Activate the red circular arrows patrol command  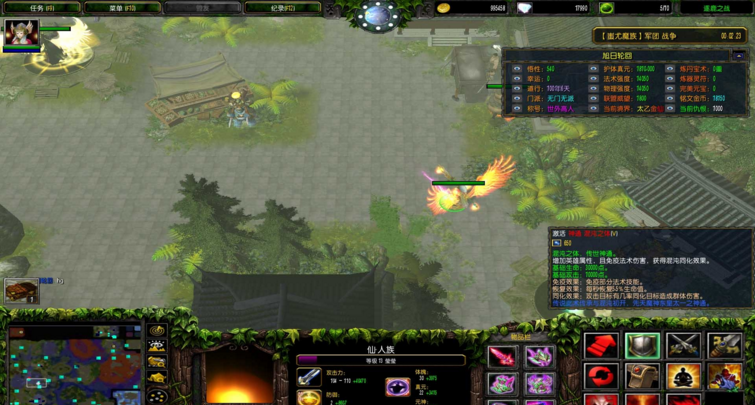pos(602,377)
